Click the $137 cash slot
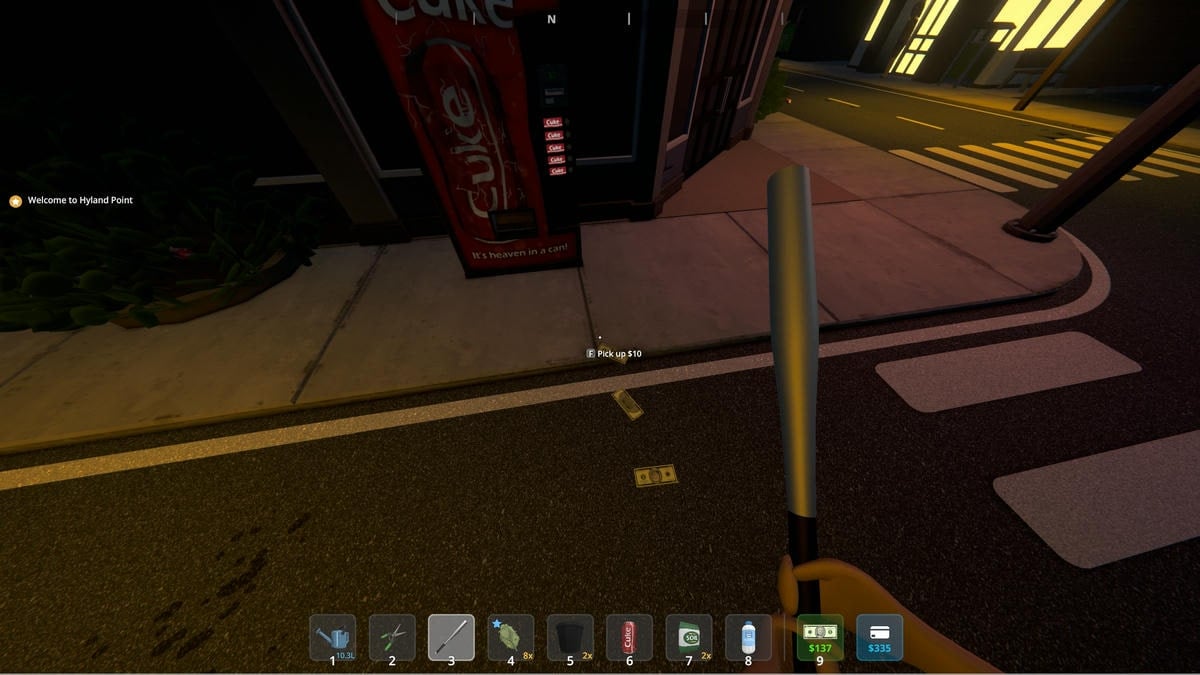Image resolution: width=1200 pixels, height=675 pixels. 820,637
